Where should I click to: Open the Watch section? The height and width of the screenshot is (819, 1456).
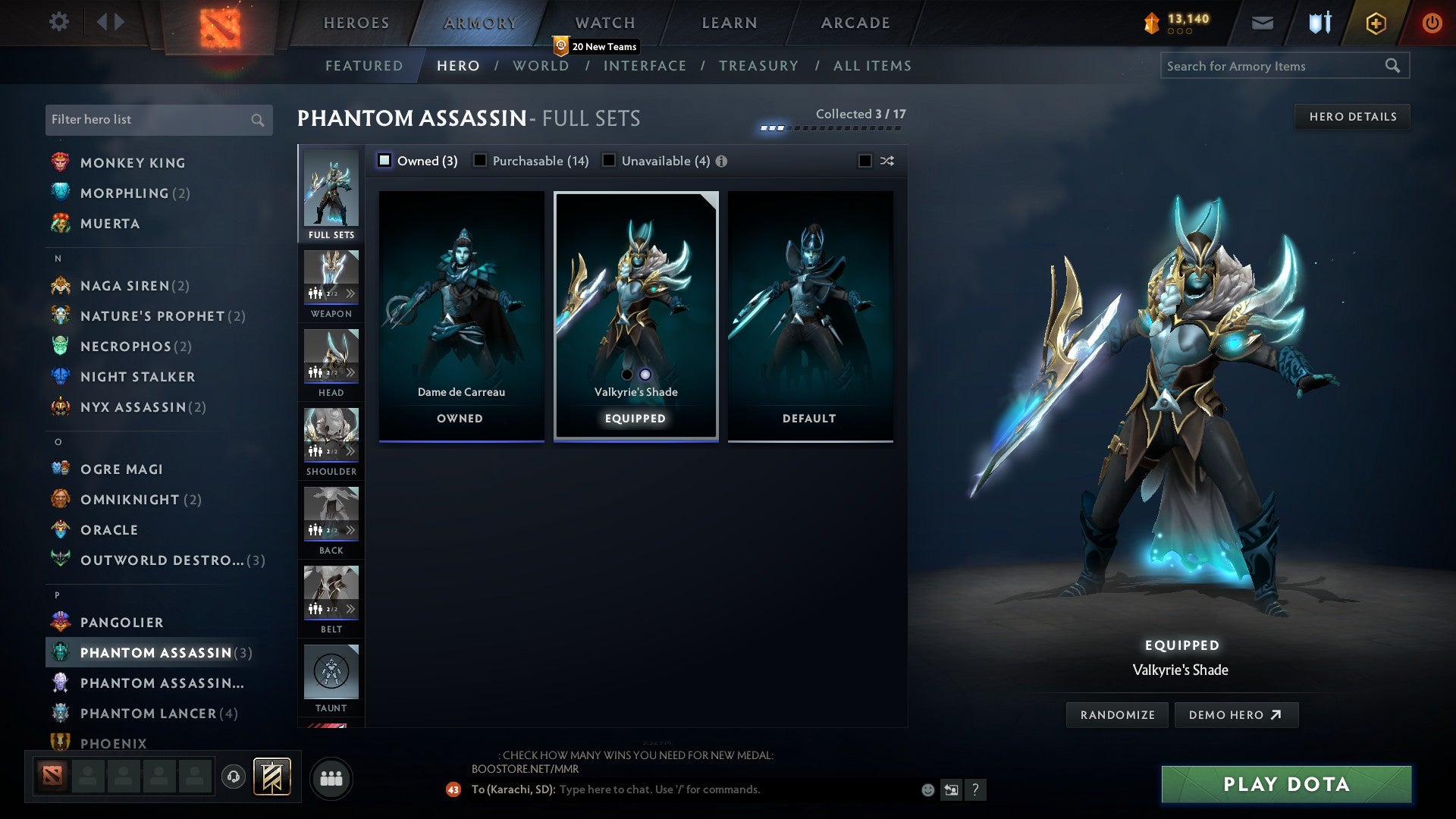coord(604,22)
